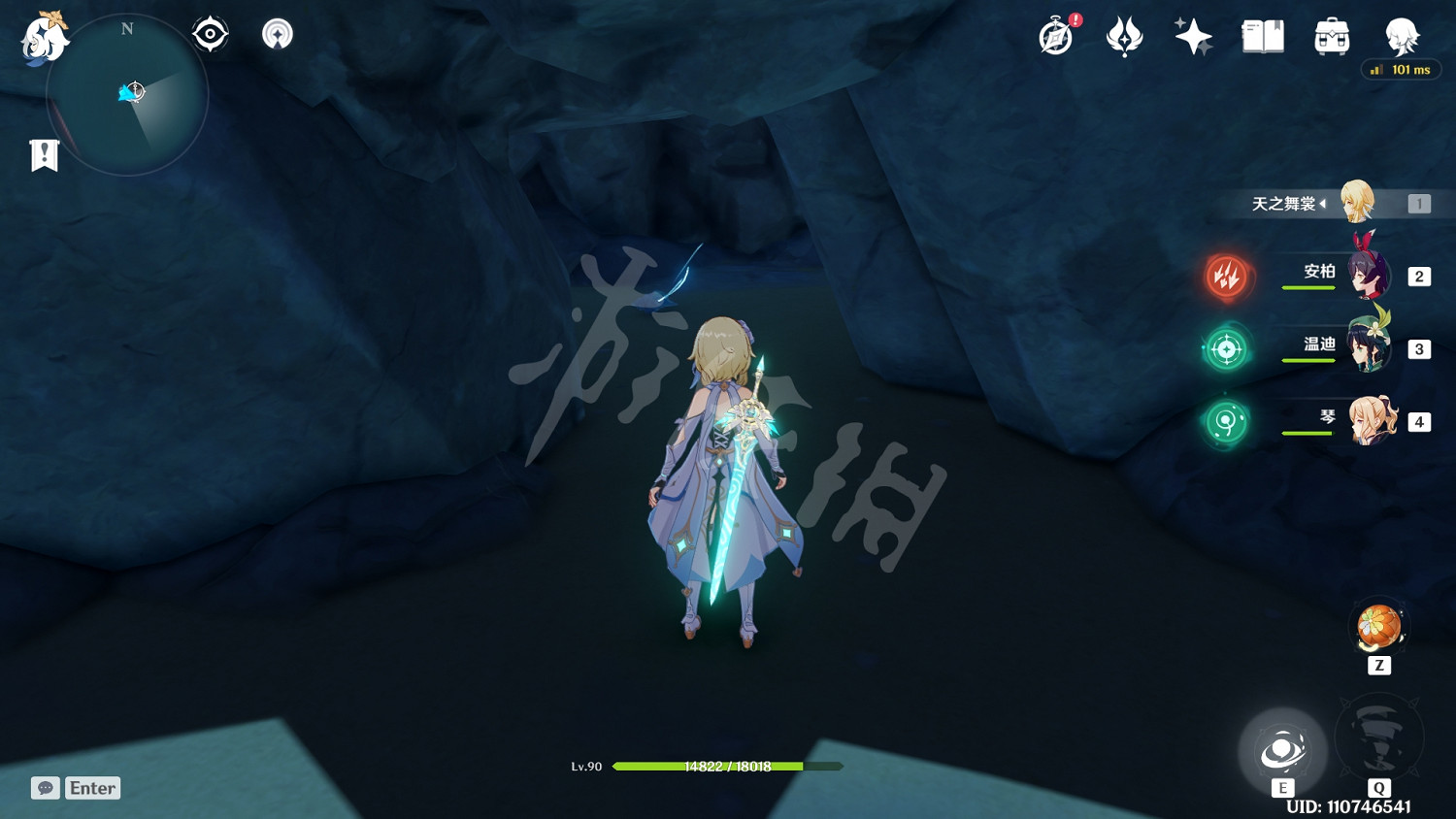Viewport: 1456px width, 819px height.
Task: Click the character HP bar showing 14822/18018
Action: tap(726, 766)
